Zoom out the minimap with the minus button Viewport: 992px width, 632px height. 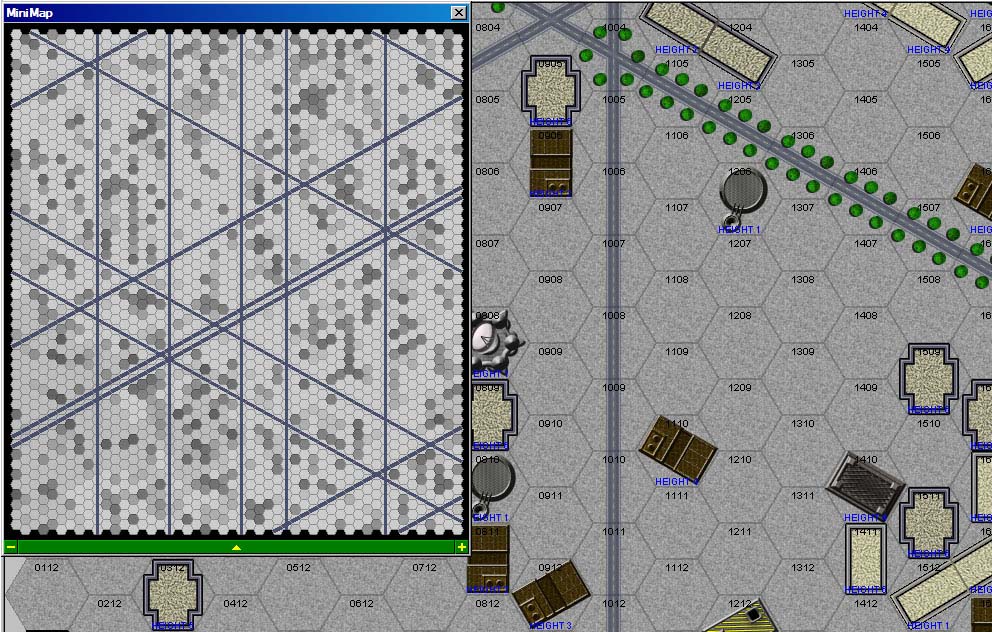11,547
